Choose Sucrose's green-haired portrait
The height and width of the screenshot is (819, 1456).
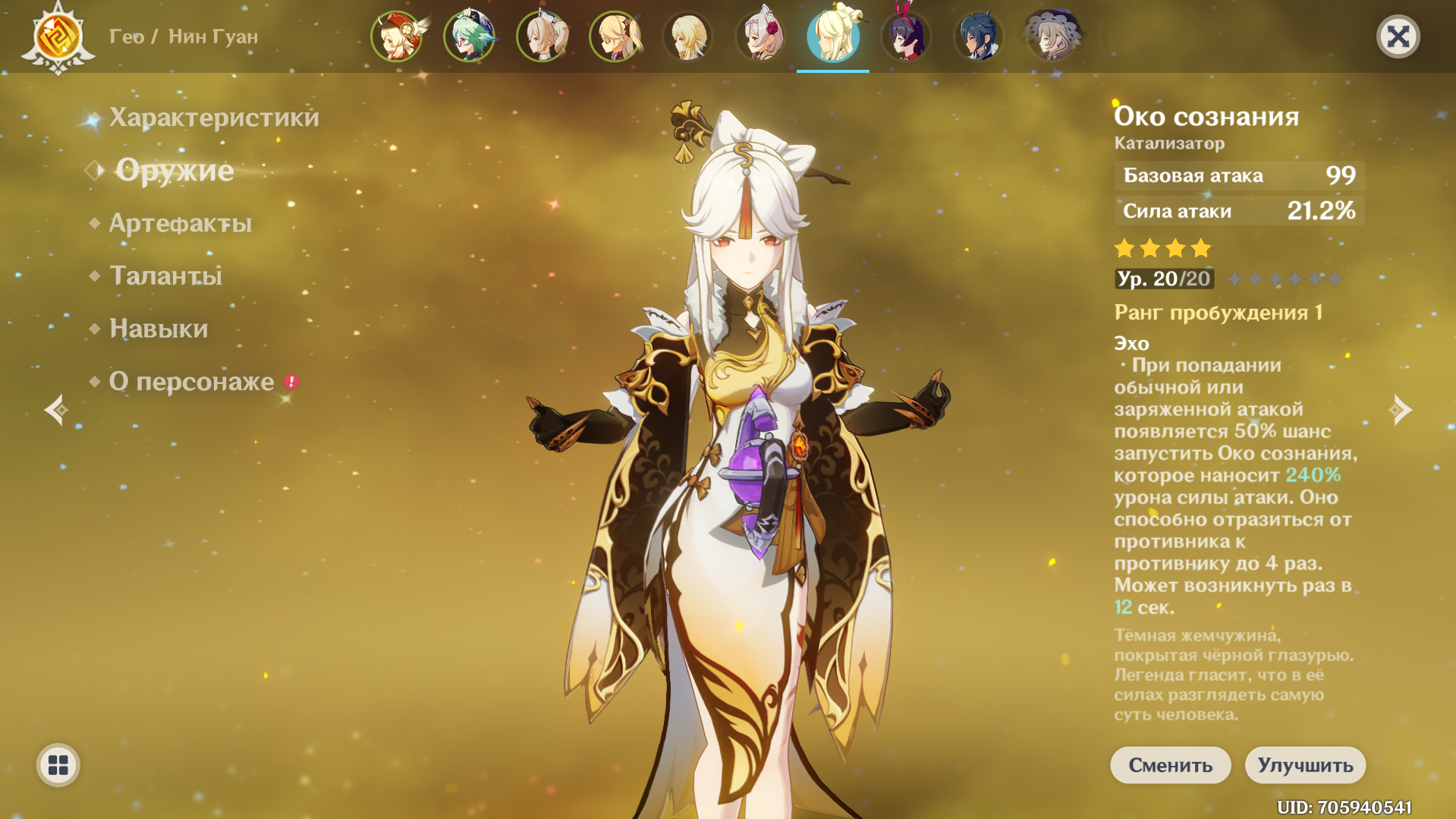470,36
